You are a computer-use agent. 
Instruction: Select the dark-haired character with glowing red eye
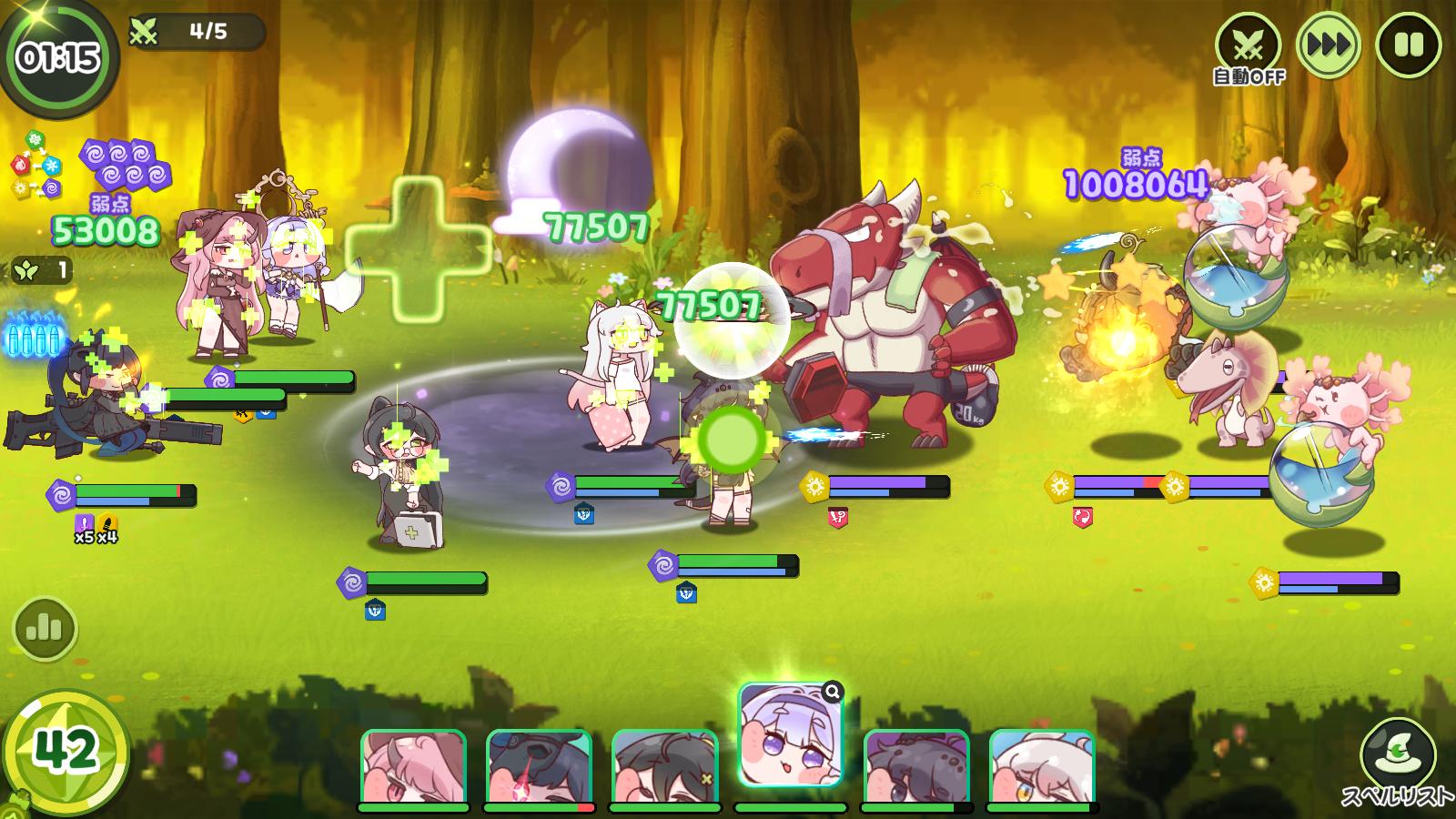click(x=539, y=767)
